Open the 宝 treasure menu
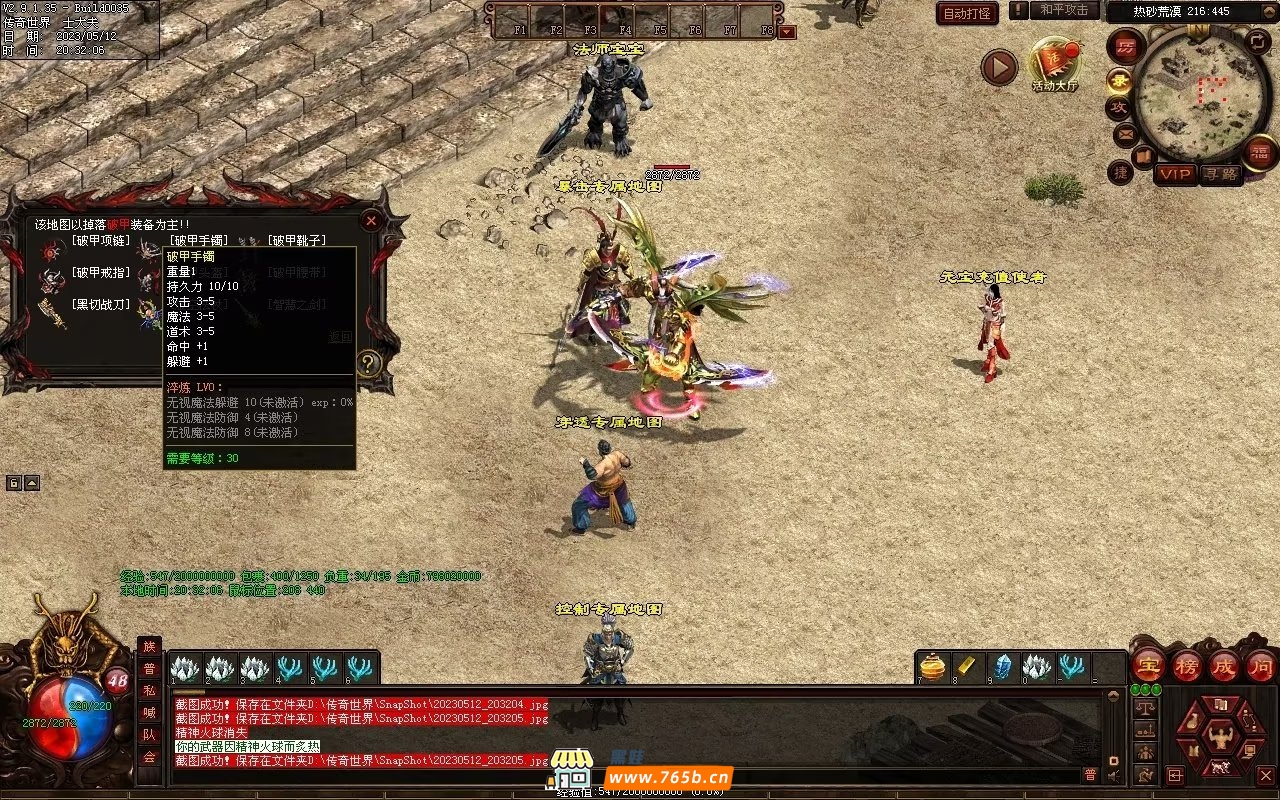Screen dimensions: 1280x800 (x=1148, y=665)
